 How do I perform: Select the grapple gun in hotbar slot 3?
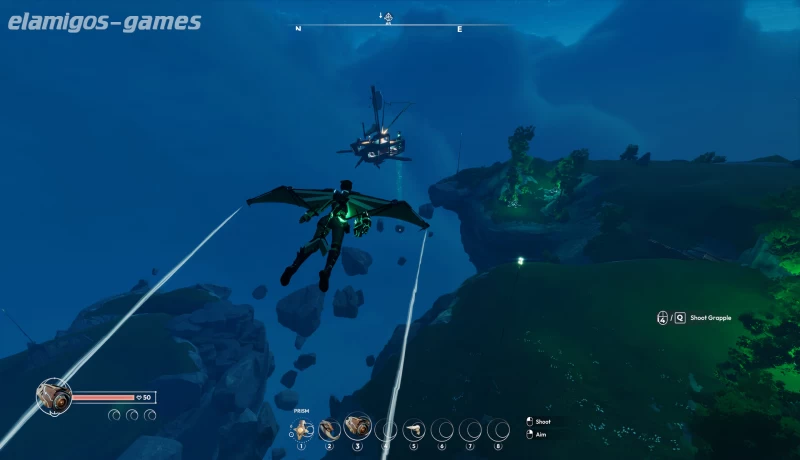click(357, 428)
